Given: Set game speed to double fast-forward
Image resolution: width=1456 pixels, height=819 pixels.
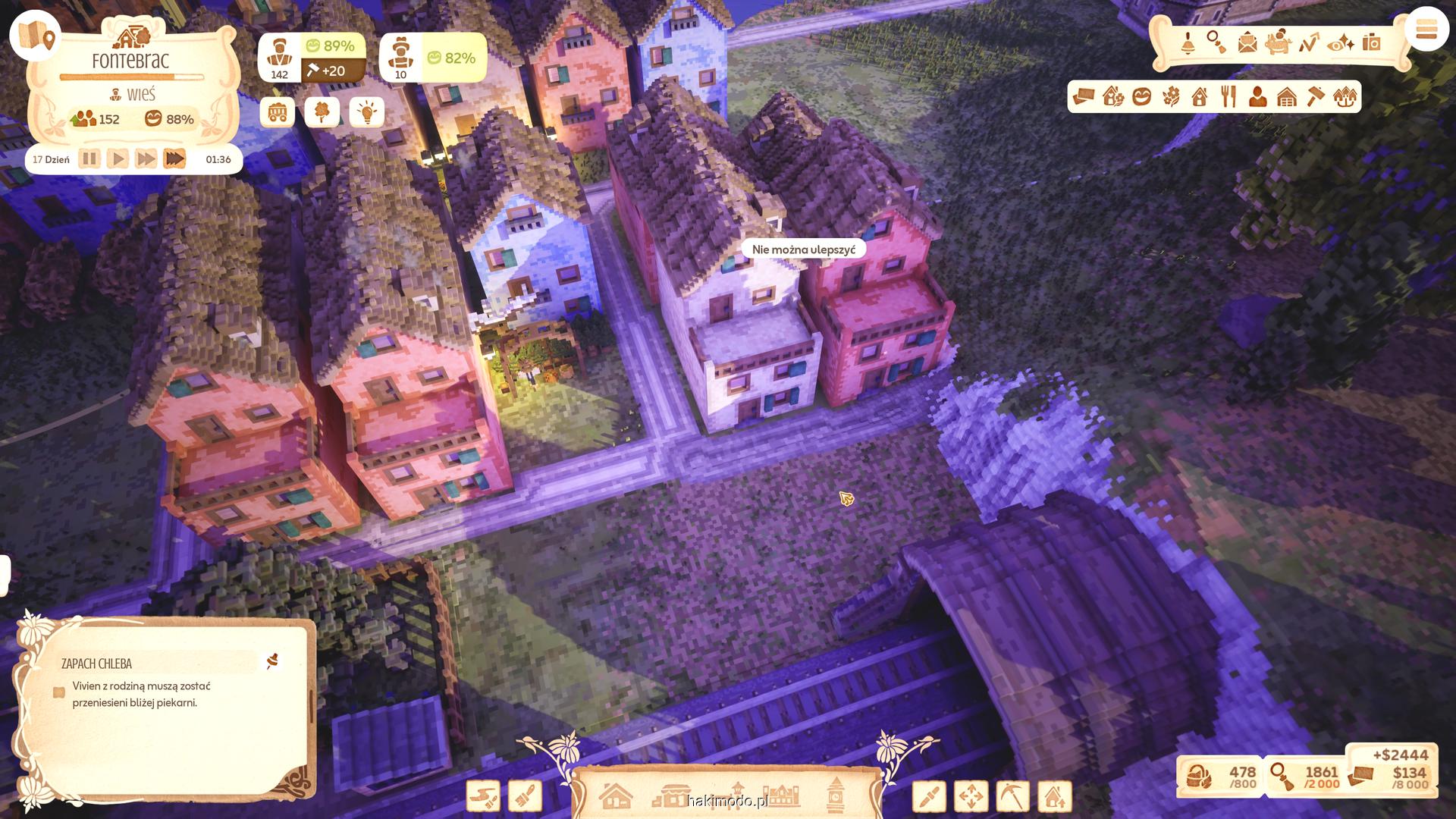Looking at the screenshot, I should 146,159.
